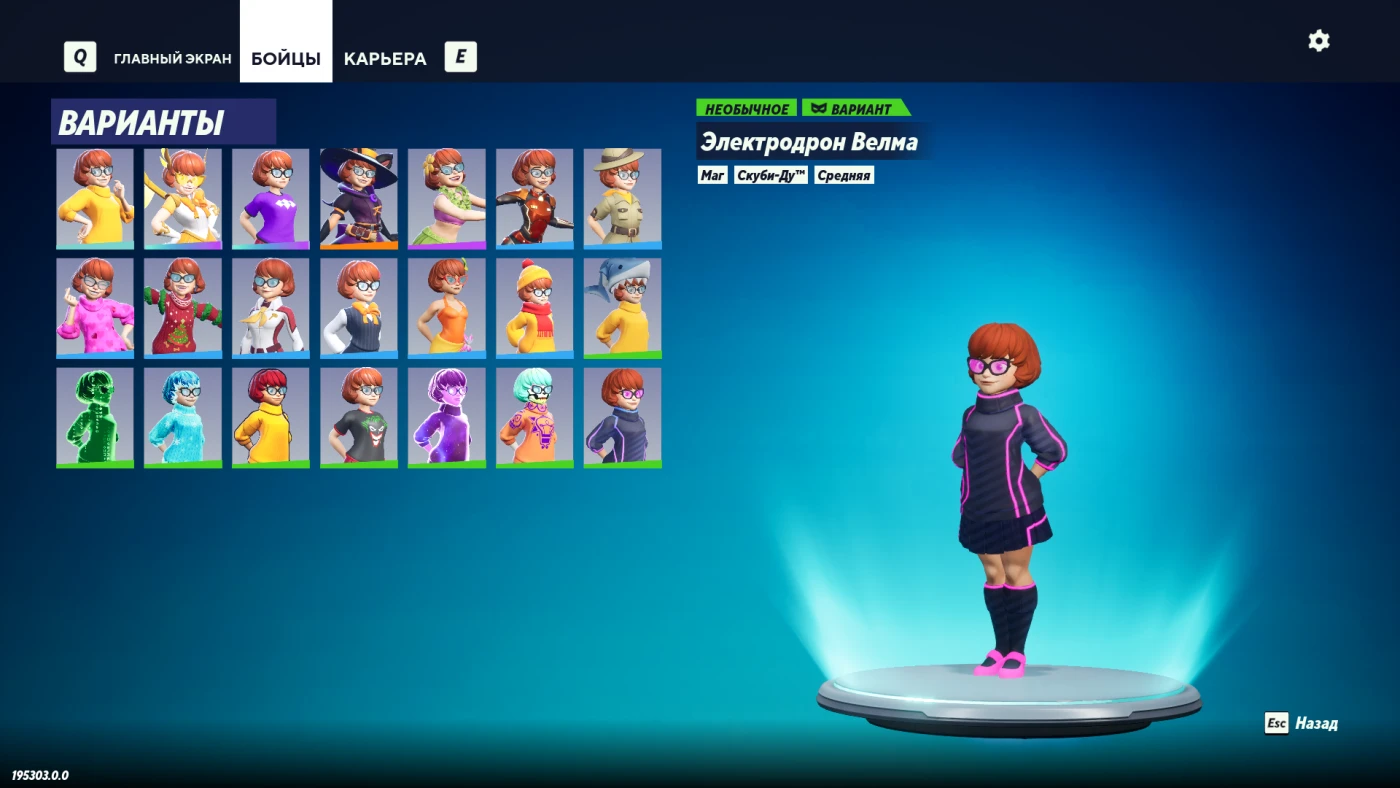Select the Бойцы tab

[x=286, y=58]
